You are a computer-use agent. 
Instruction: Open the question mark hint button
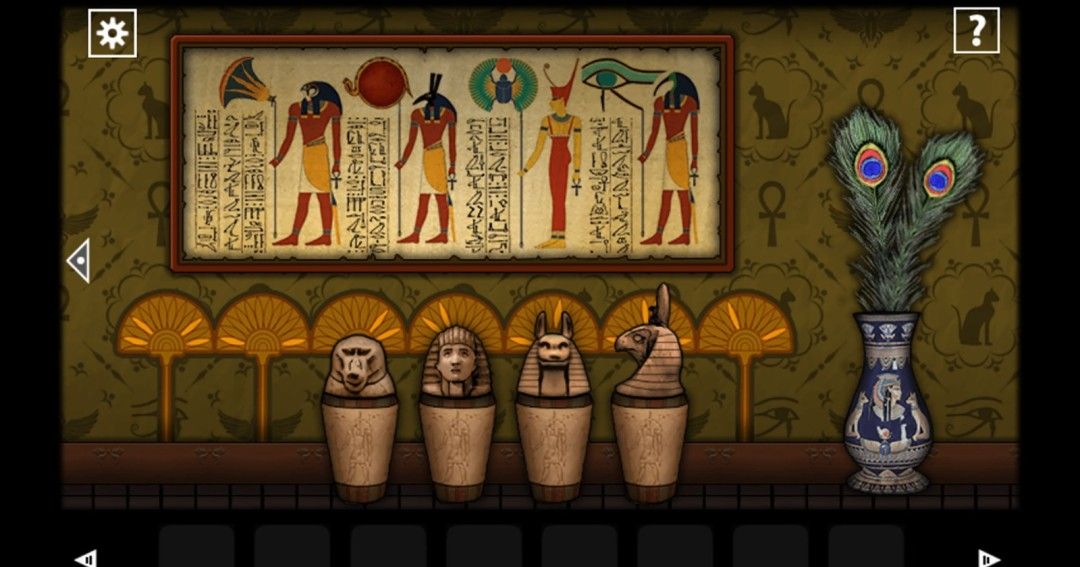point(975,32)
